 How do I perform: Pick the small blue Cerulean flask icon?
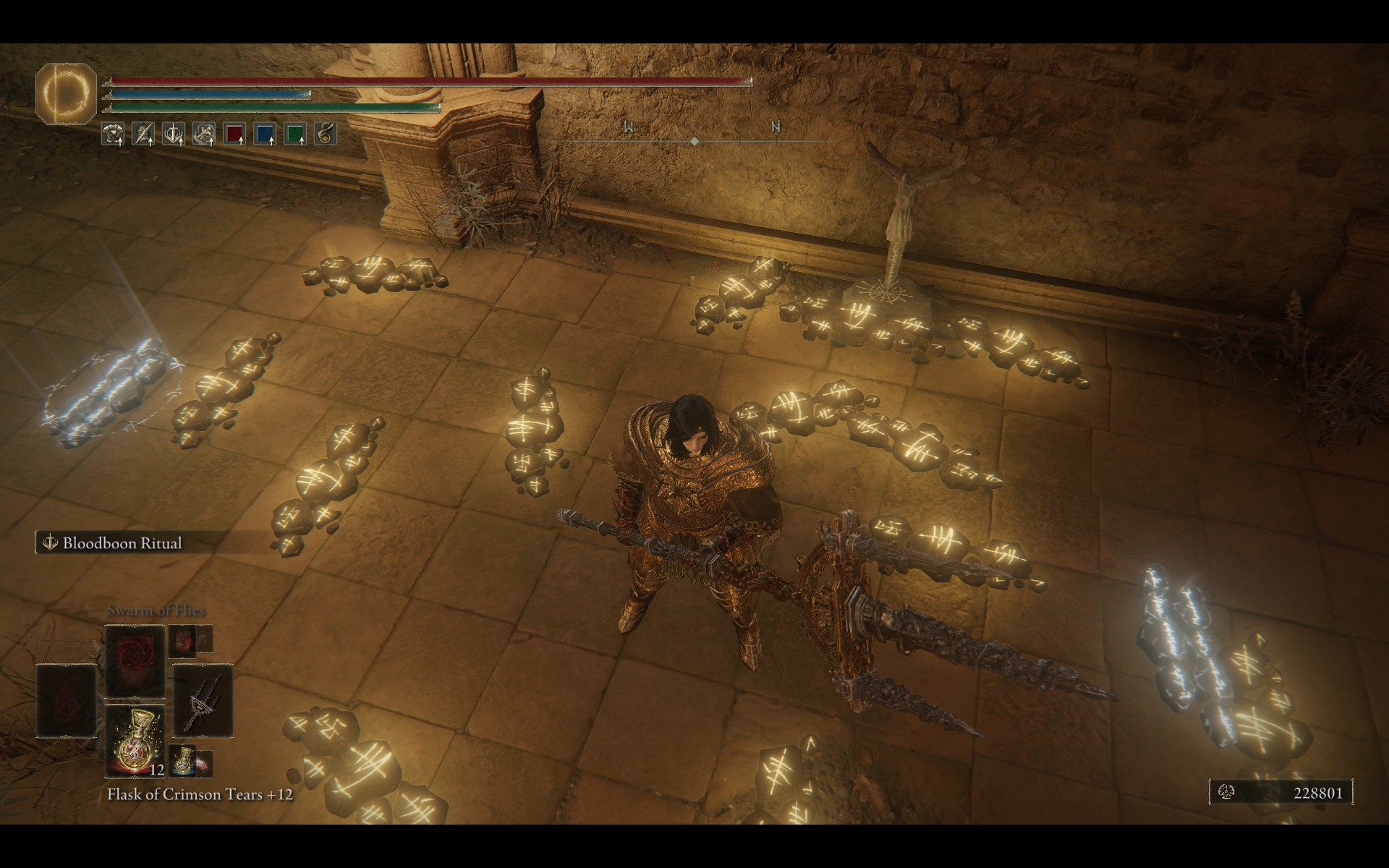pos(182,759)
